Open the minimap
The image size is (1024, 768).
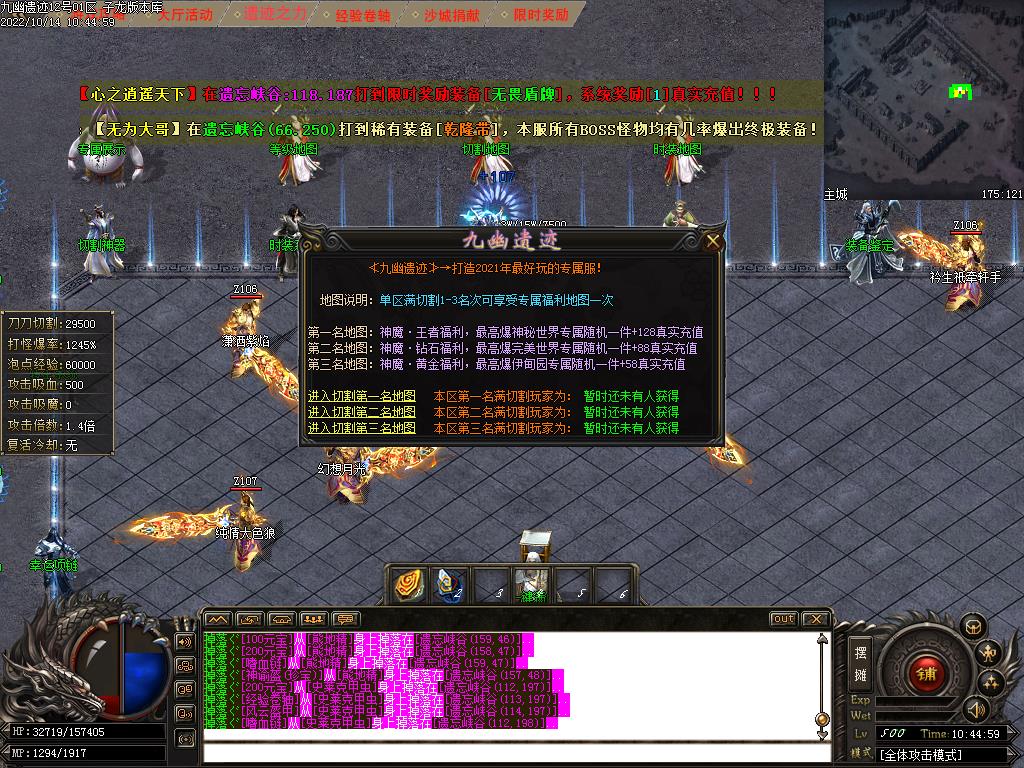point(923,95)
